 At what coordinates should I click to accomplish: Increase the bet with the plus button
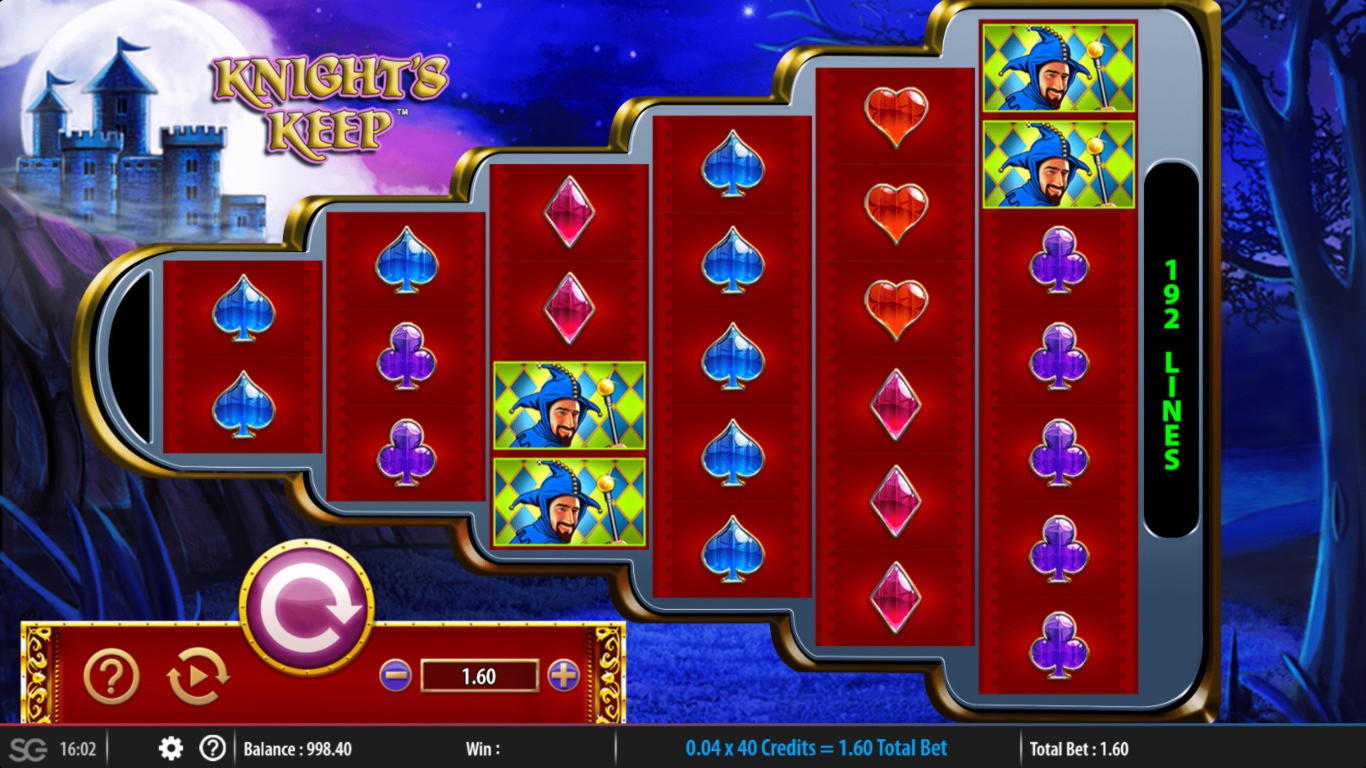point(564,676)
